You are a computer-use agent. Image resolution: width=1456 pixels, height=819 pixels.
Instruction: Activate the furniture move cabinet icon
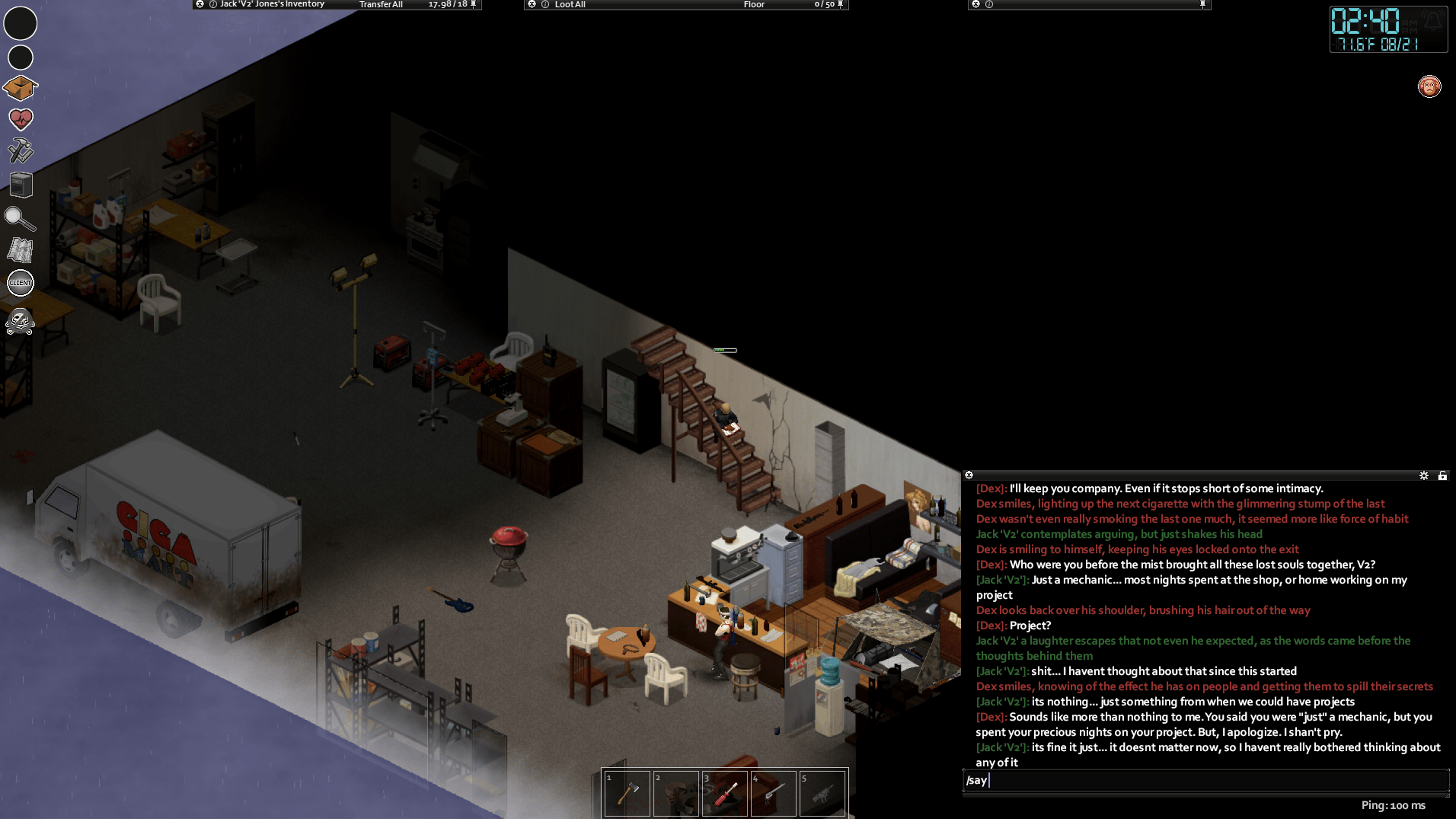(x=21, y=185)
